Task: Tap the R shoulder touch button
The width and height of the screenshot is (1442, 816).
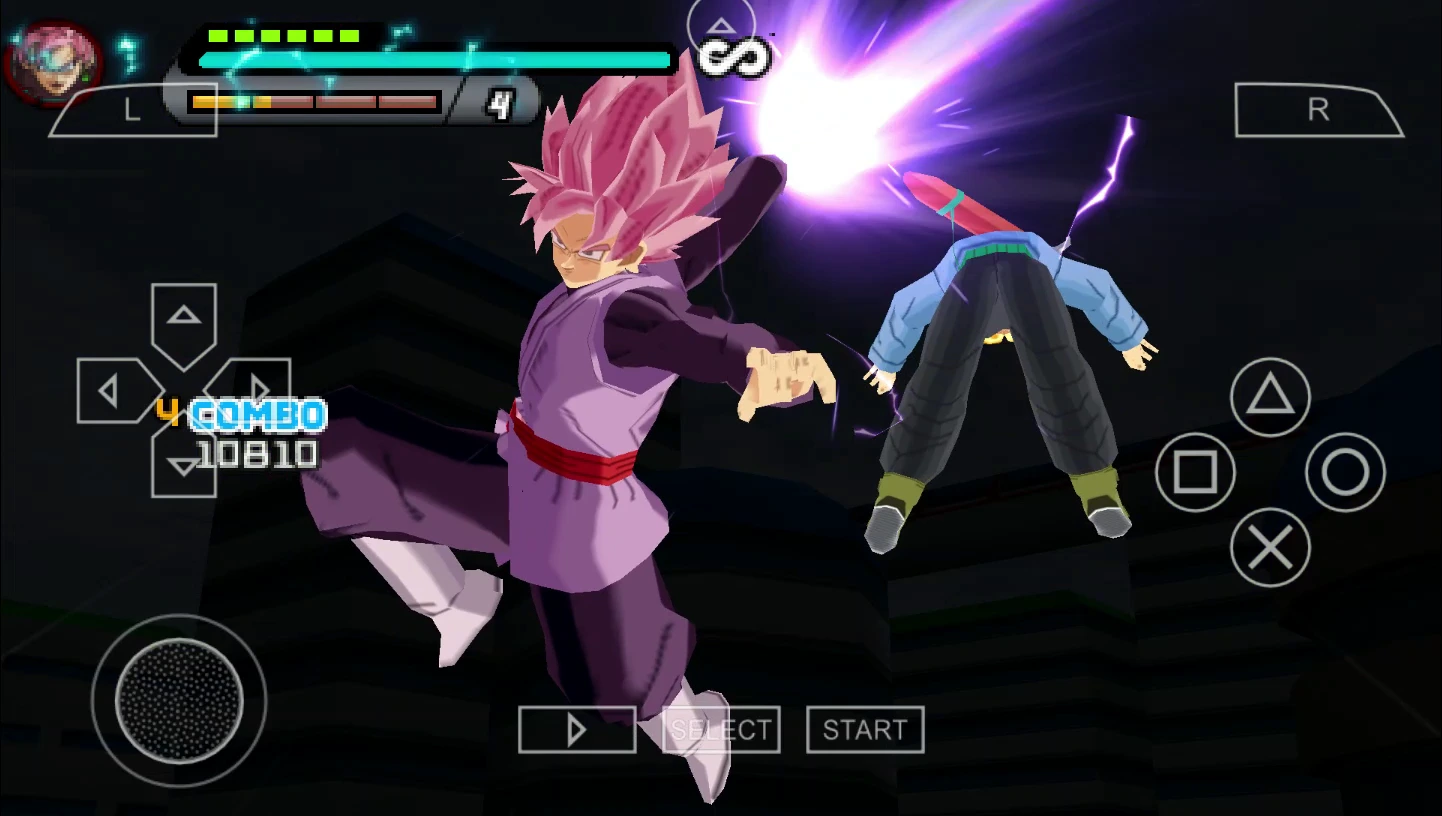Action: [x=1318, y=110]
